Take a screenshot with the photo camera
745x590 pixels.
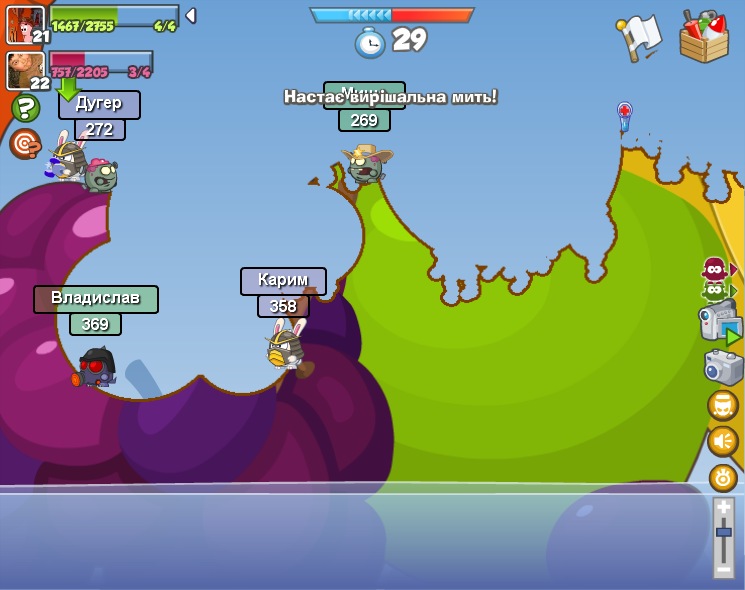click(723, 367)
